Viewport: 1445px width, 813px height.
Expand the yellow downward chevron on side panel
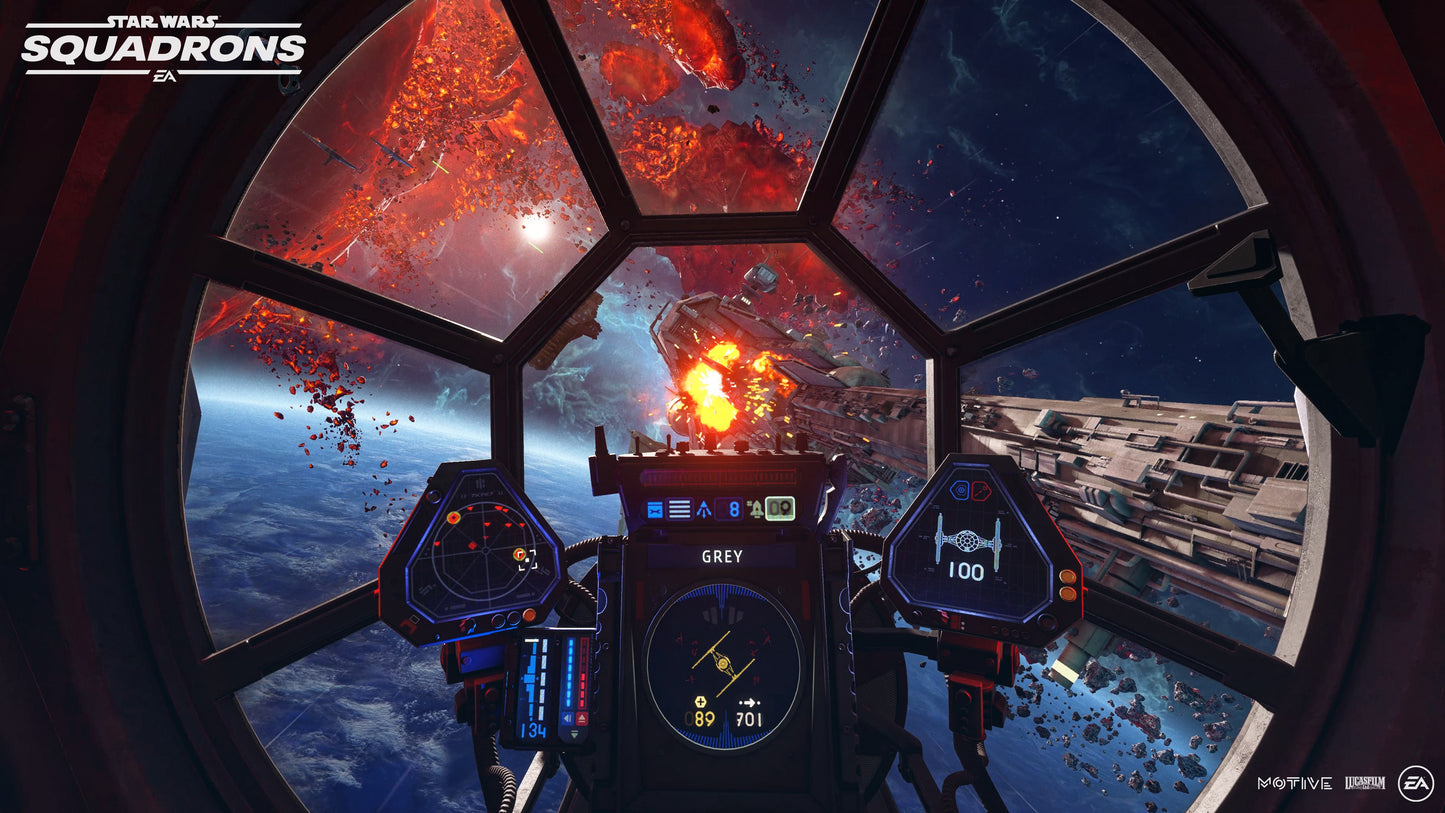pyautogui.click(x=573, y=734)
